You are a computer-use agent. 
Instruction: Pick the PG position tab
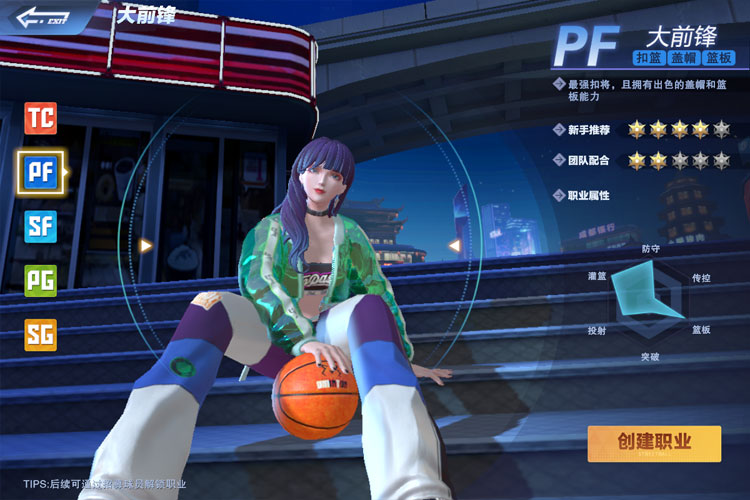point(41,279)
